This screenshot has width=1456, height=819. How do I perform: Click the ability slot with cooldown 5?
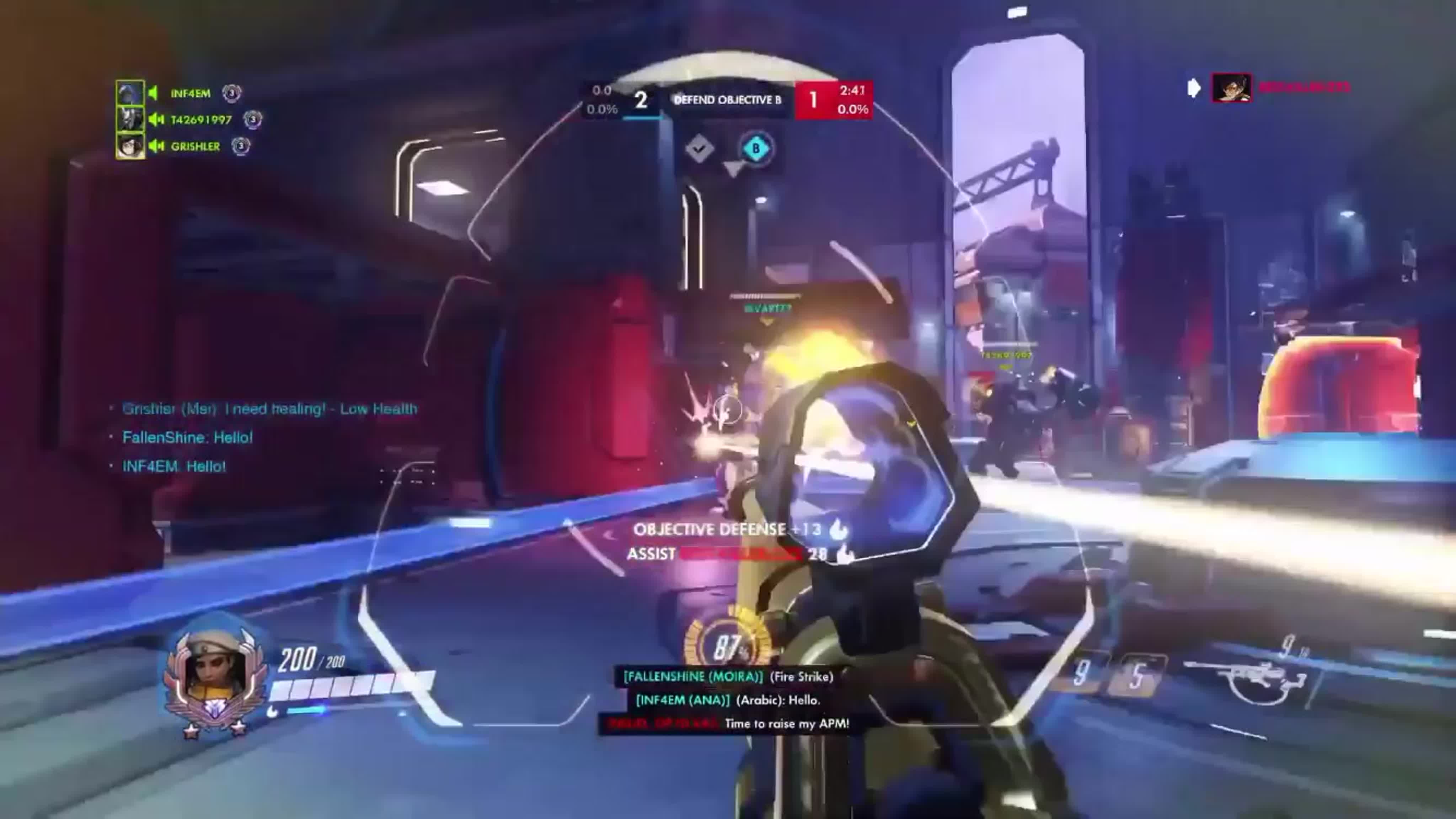(1137, 675)
